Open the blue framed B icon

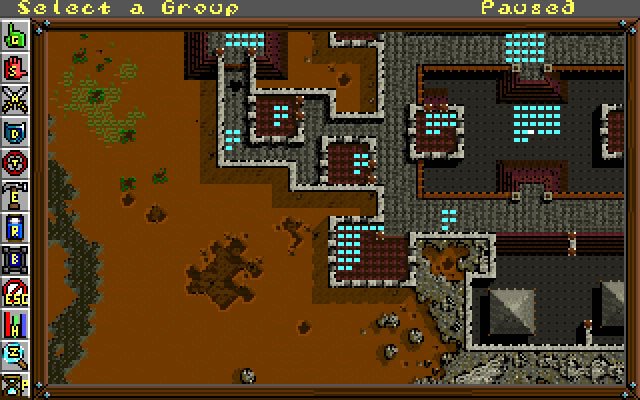[x=17, y=258]
